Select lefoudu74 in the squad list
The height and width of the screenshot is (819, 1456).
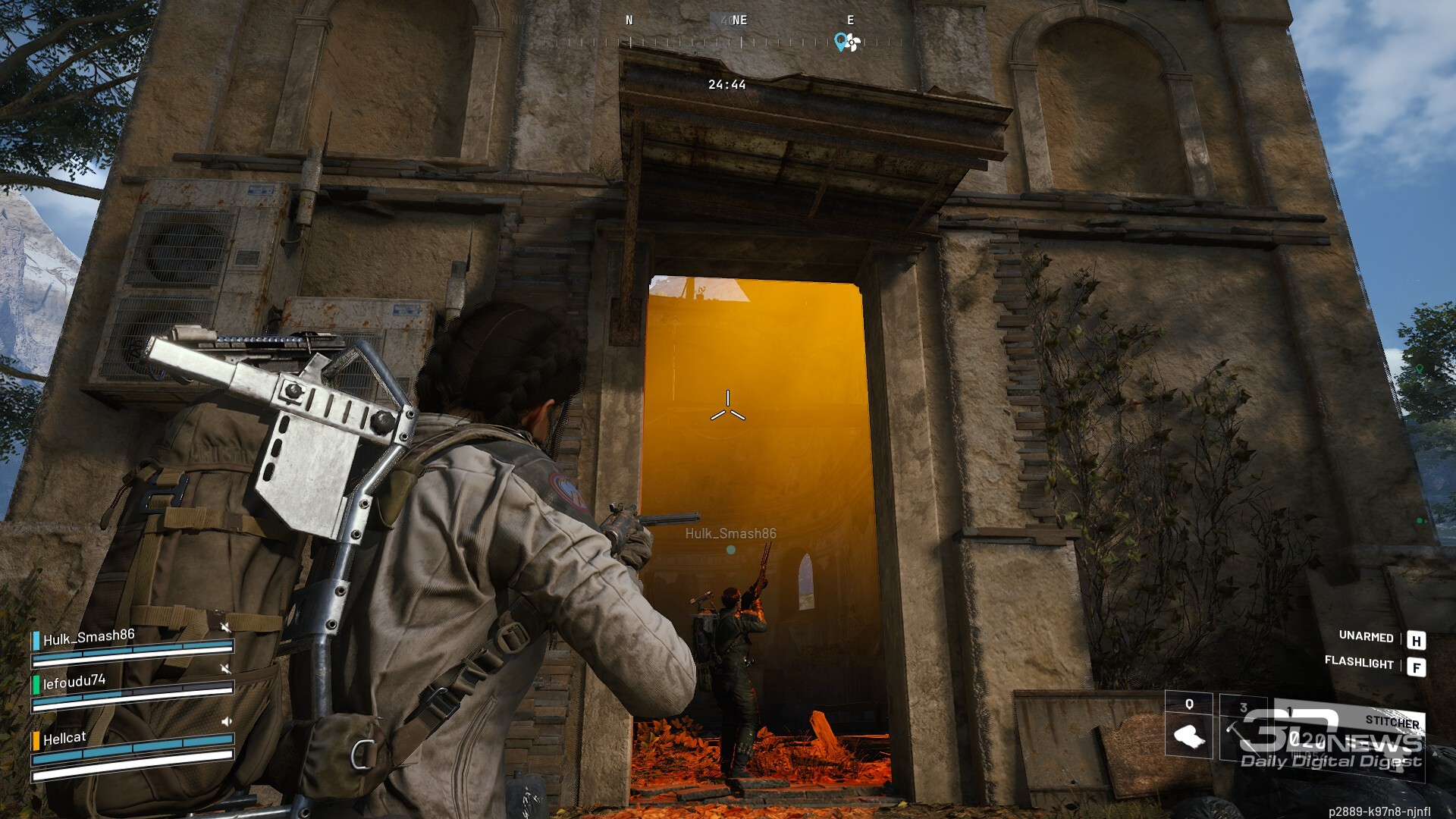click(74, 682)
